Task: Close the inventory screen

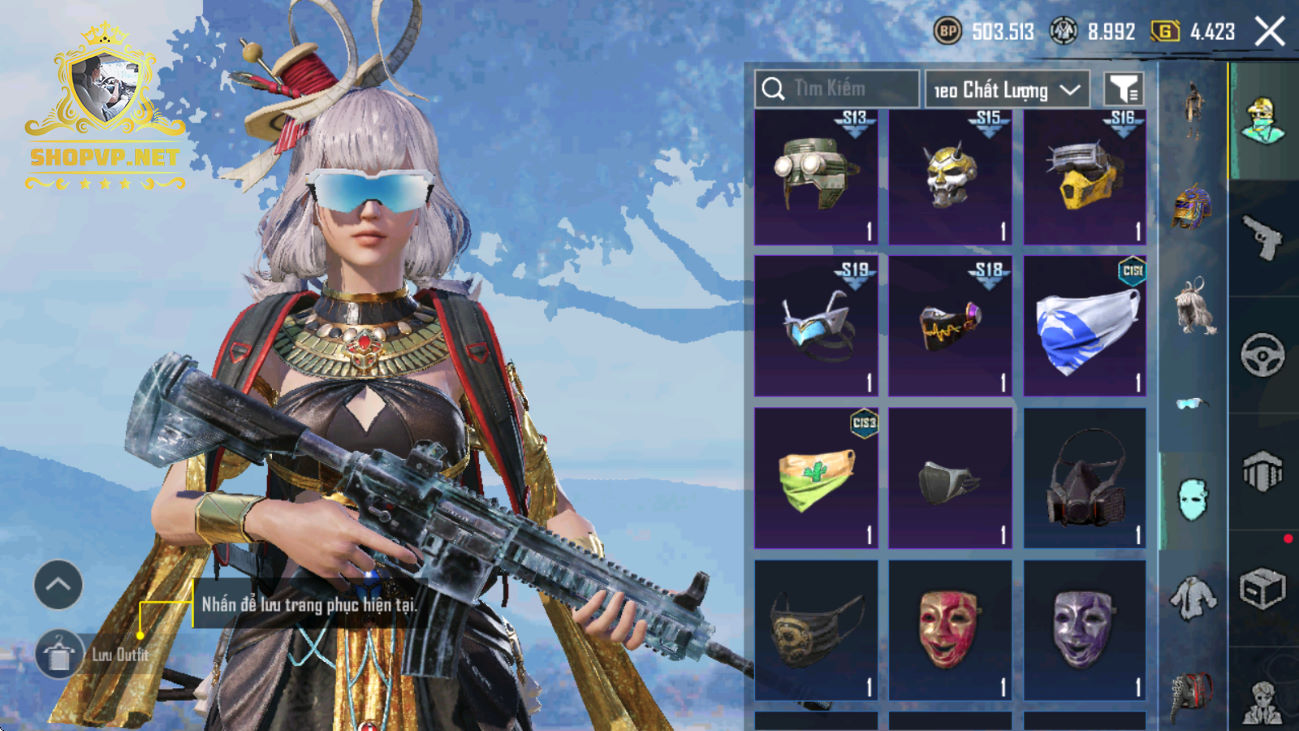Action: (1270, 32)
